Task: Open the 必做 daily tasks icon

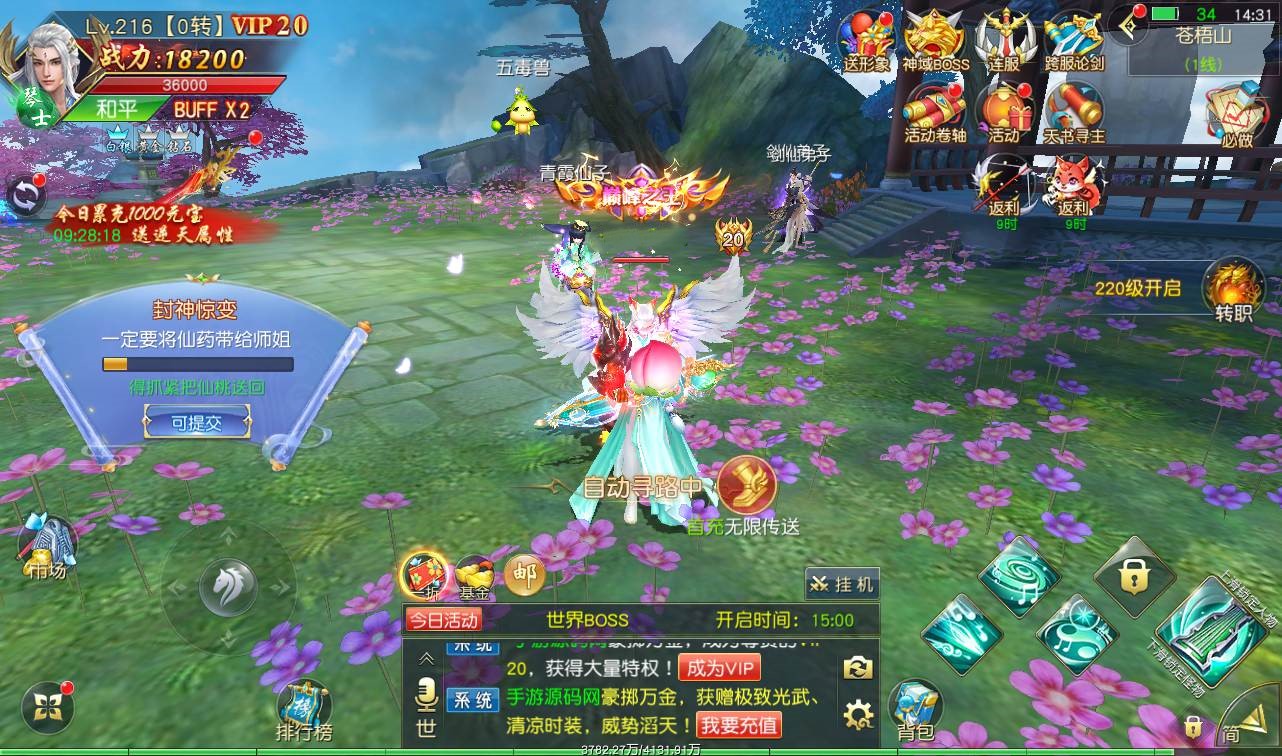Action: pyautogui.click(x=1237, y=113)
